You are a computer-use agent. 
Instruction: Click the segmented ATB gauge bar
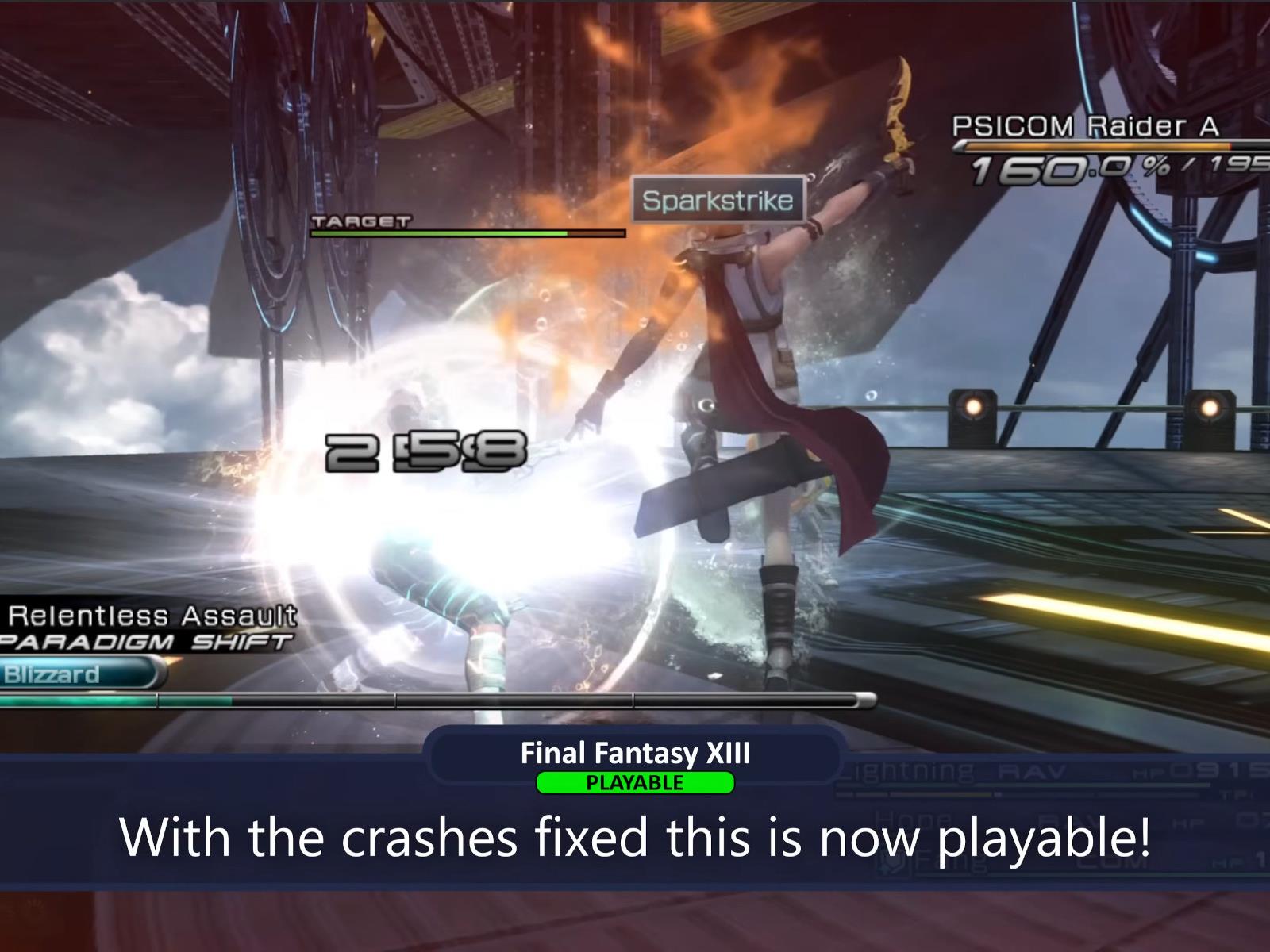pos(437,698)
